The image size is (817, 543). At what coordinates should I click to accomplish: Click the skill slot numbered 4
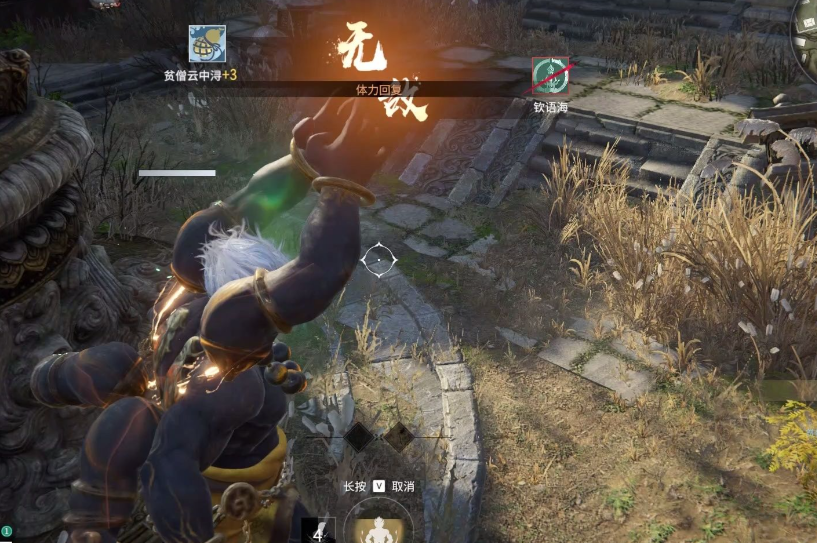pos(318,531)
